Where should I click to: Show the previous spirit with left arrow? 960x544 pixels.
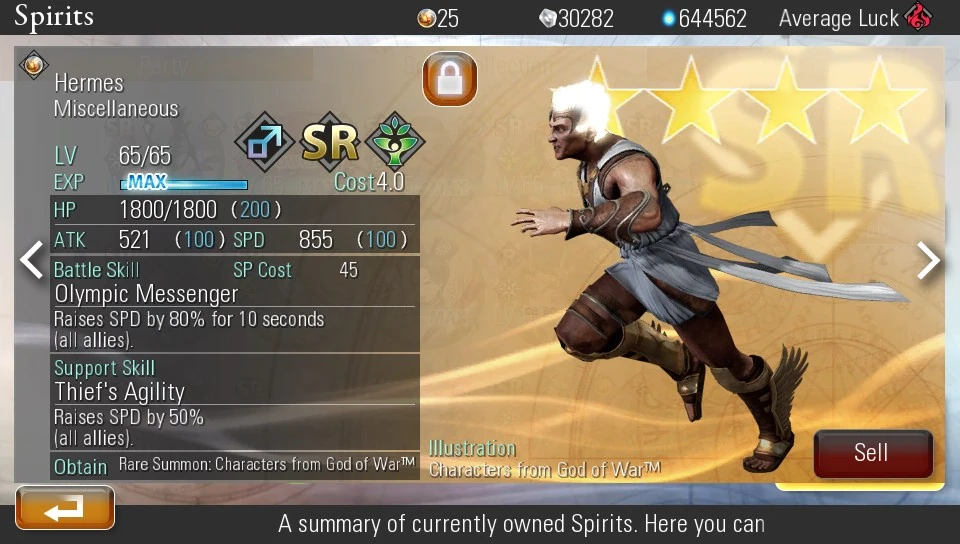pyautogui.click(x=31, y=260)
